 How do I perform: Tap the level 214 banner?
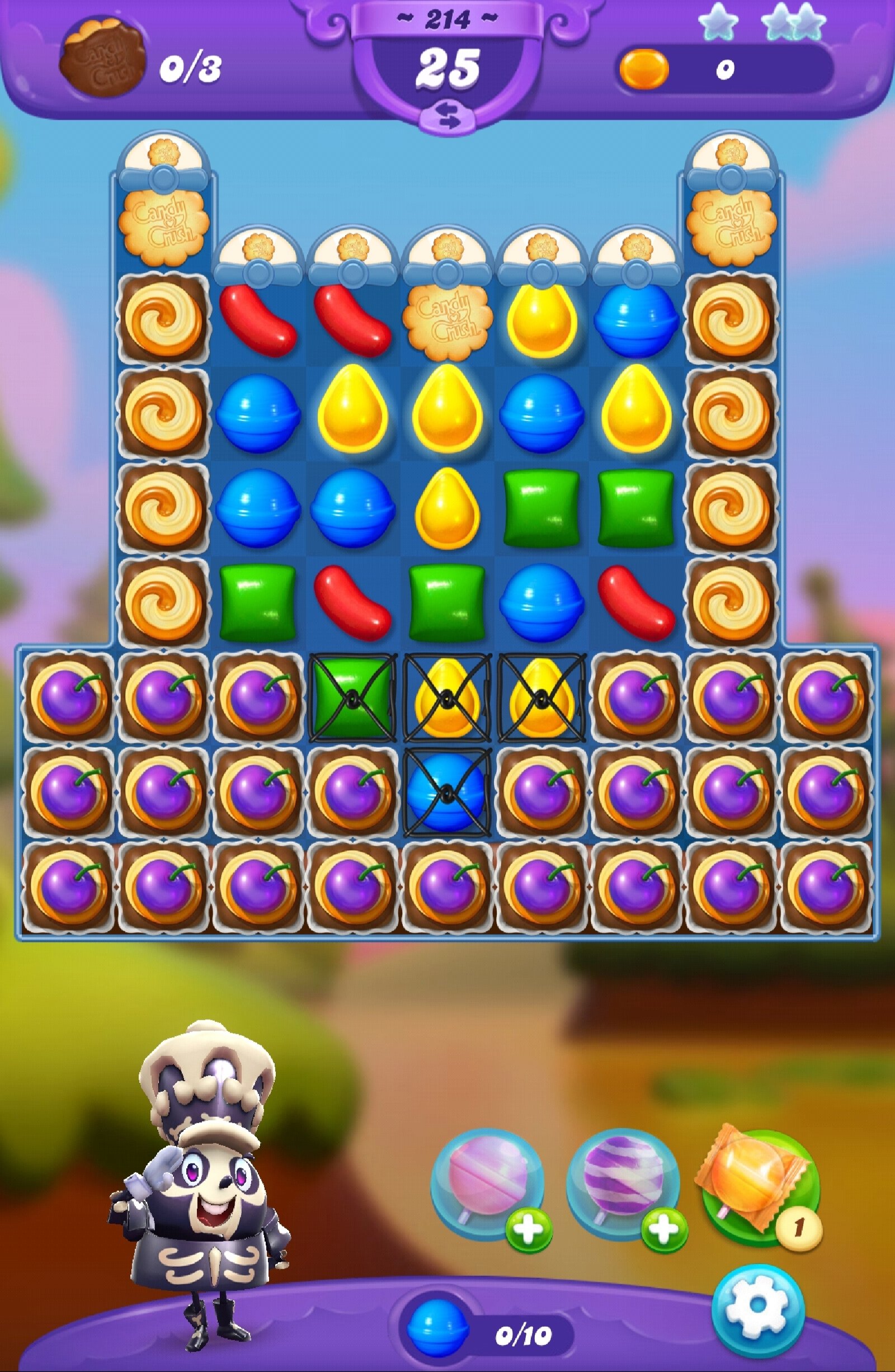click(x=447, y=19)
